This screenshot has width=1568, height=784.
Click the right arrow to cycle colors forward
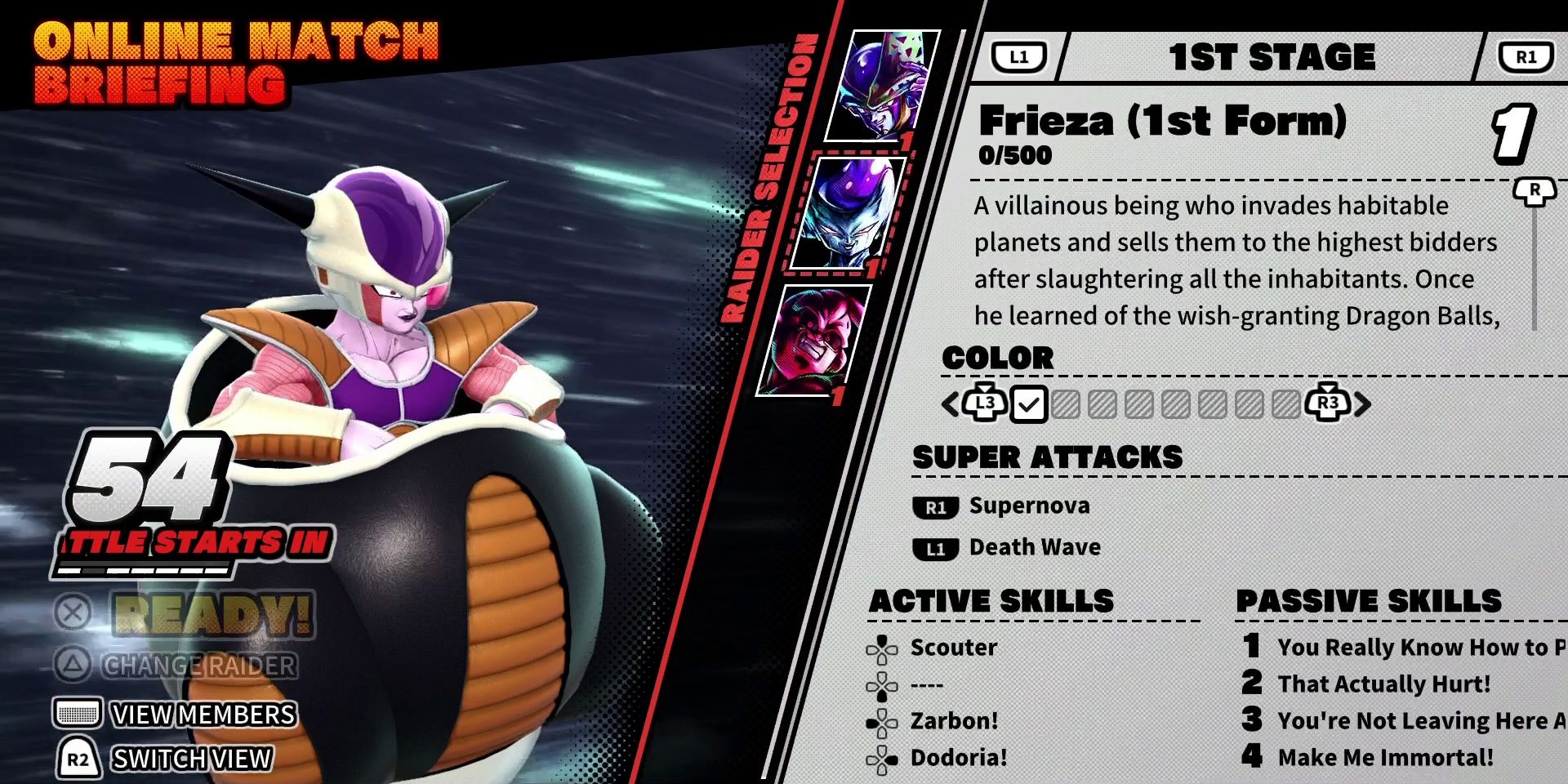tap(1364, 403)
